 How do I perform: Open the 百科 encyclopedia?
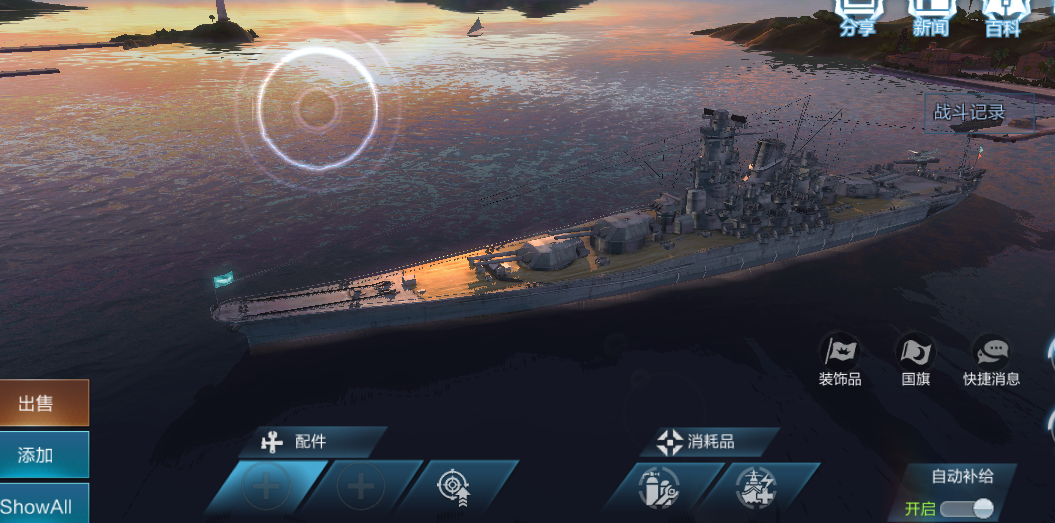pos(1002,16)
